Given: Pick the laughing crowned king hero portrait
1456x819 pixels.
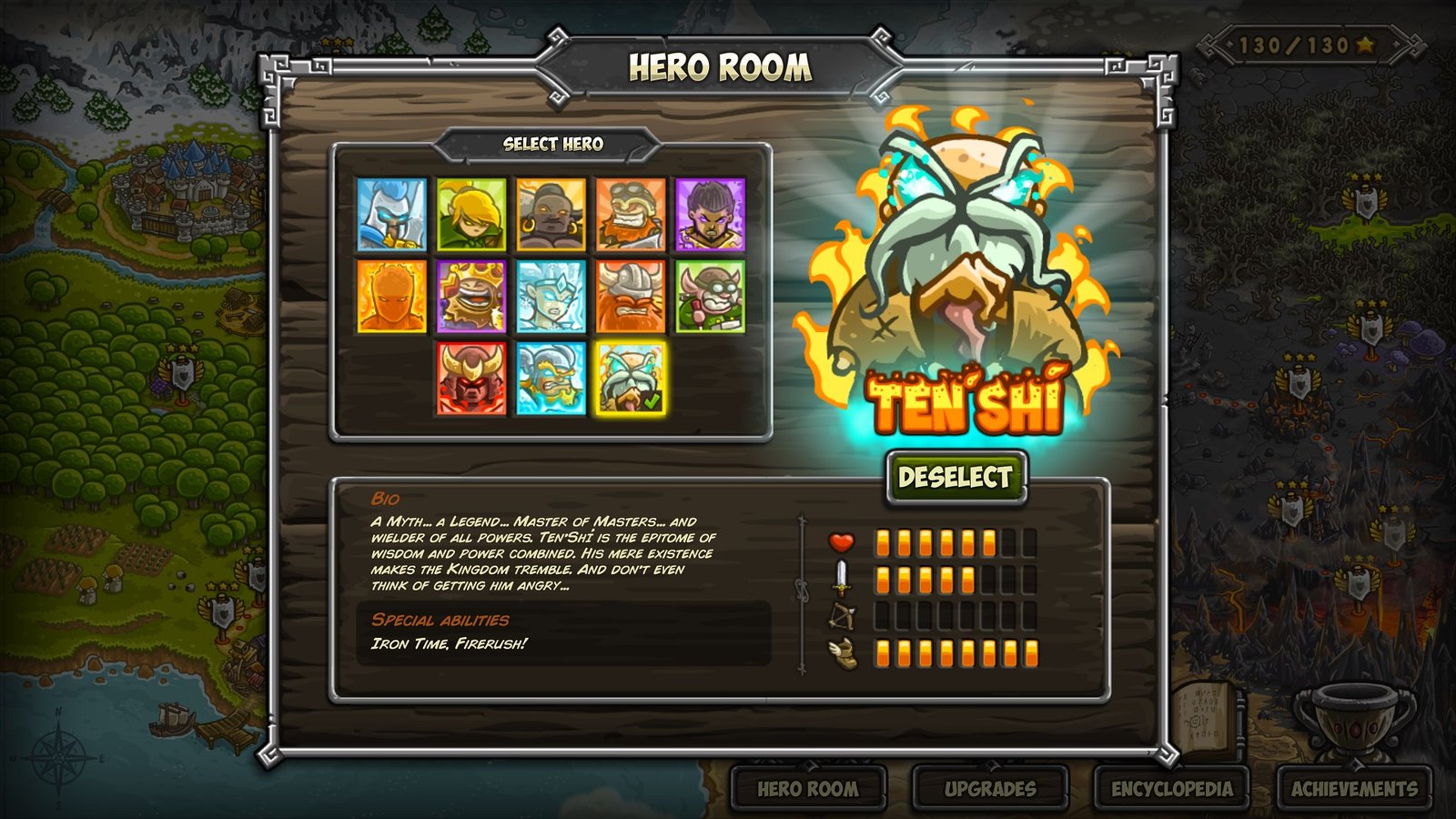Looking at the screenshot, I should 471,297.
